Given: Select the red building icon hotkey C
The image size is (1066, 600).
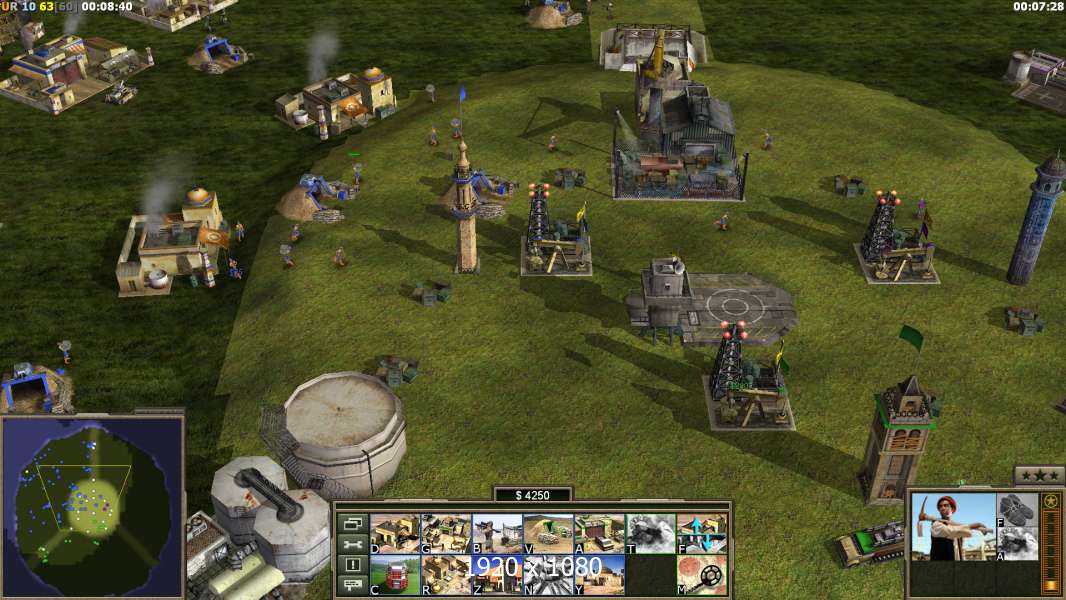Looking at the screenshot, I should [395, 574].
